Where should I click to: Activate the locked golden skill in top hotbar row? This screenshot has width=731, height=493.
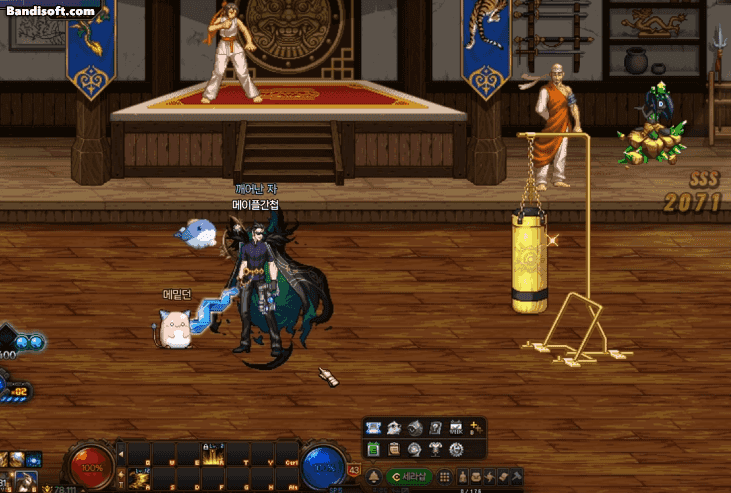click(x=211, y=454)
